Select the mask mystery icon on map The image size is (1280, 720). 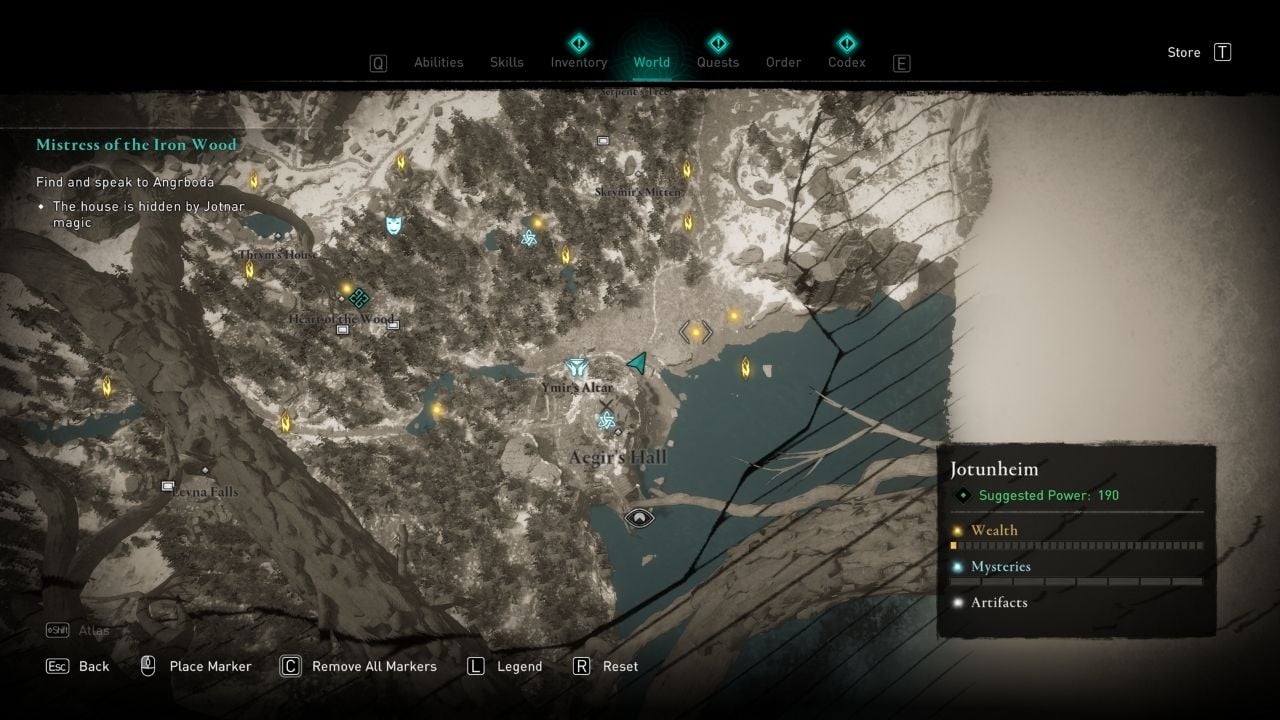pos(394,224)
